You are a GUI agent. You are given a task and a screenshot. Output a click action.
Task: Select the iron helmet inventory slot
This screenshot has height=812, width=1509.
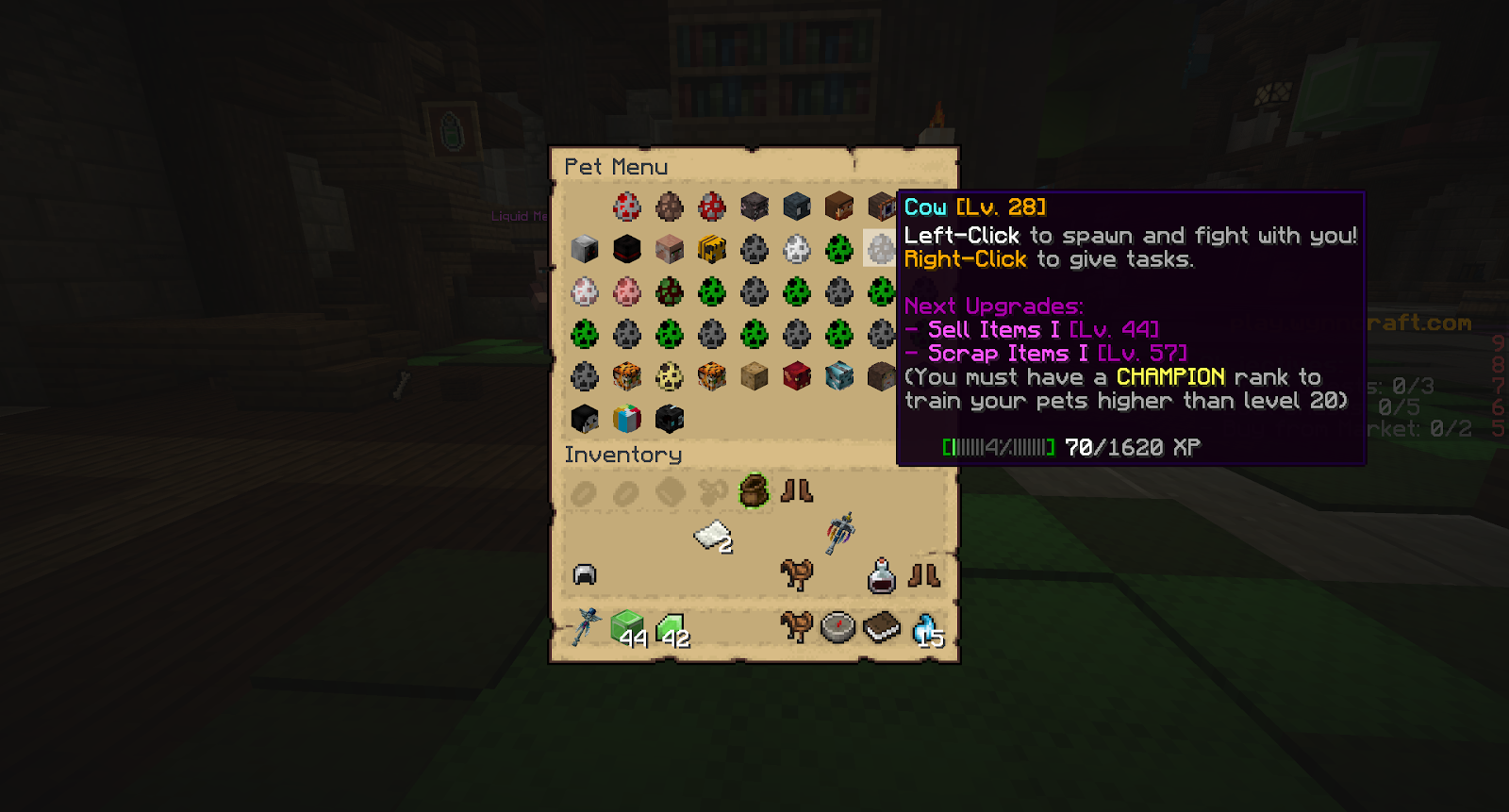tap(585, 574)
